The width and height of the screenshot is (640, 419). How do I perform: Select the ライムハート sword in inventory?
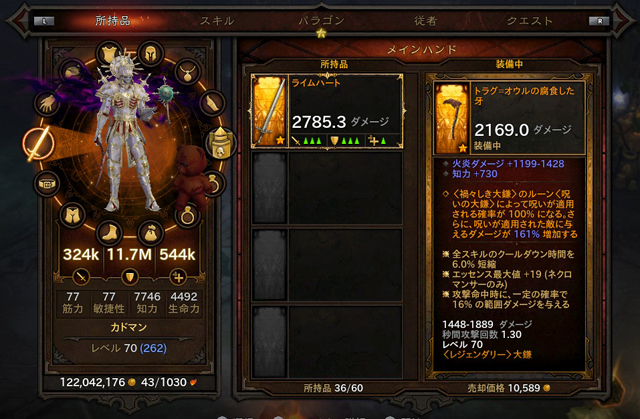pos(326,111)
